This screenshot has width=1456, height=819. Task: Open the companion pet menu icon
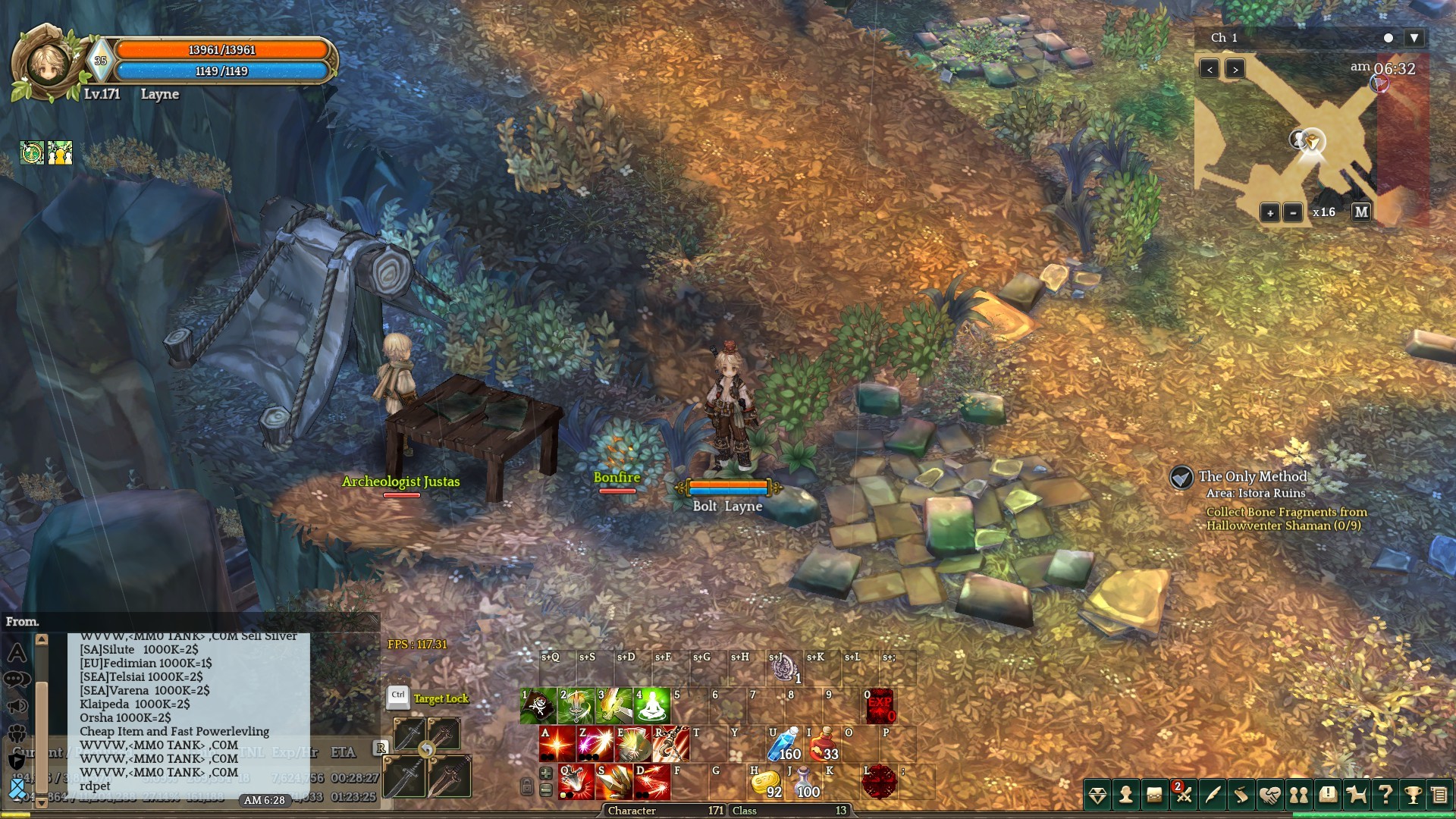pos(1356,795)
